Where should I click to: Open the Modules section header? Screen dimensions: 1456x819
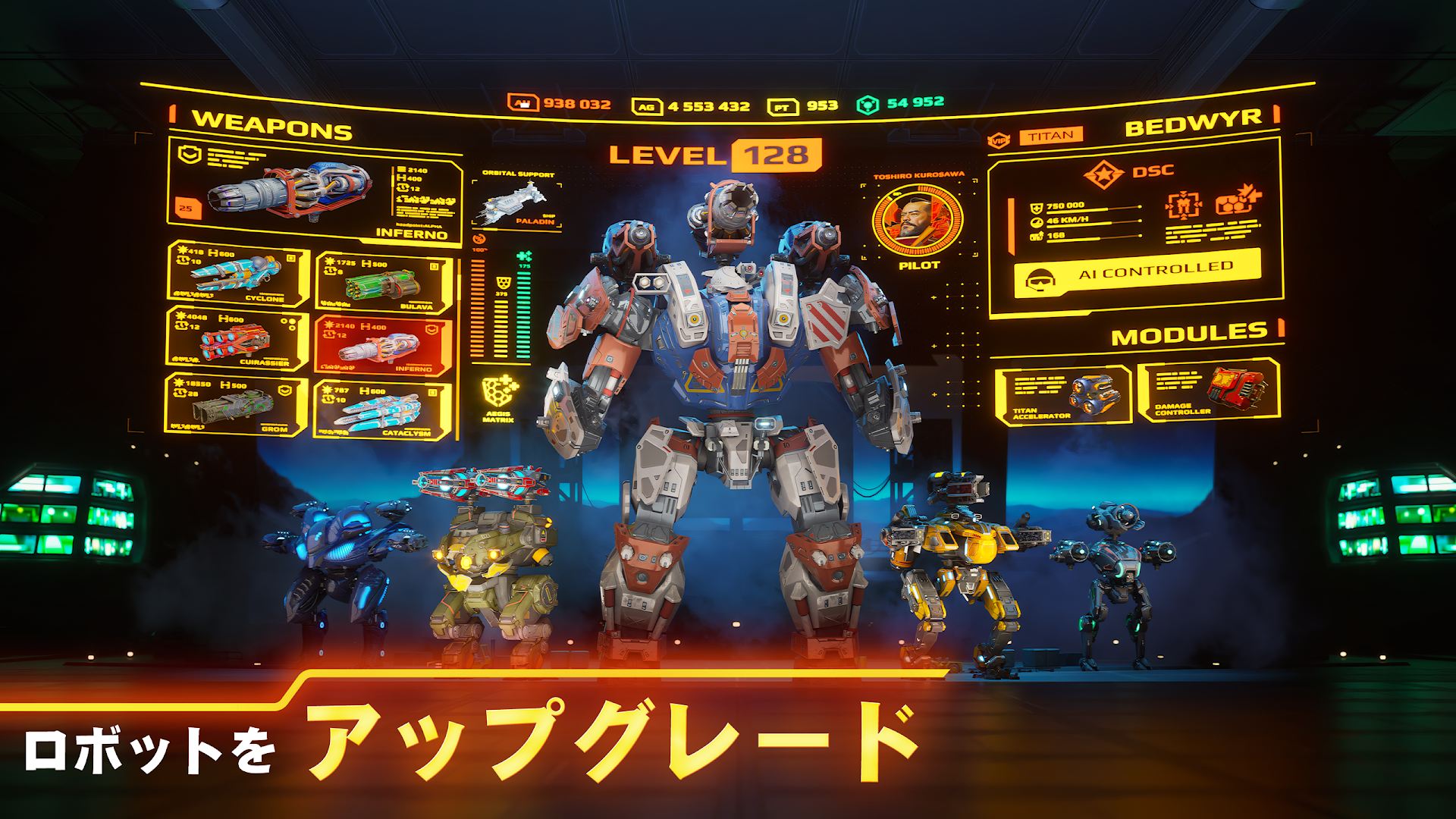click(x=1191, y=330)
